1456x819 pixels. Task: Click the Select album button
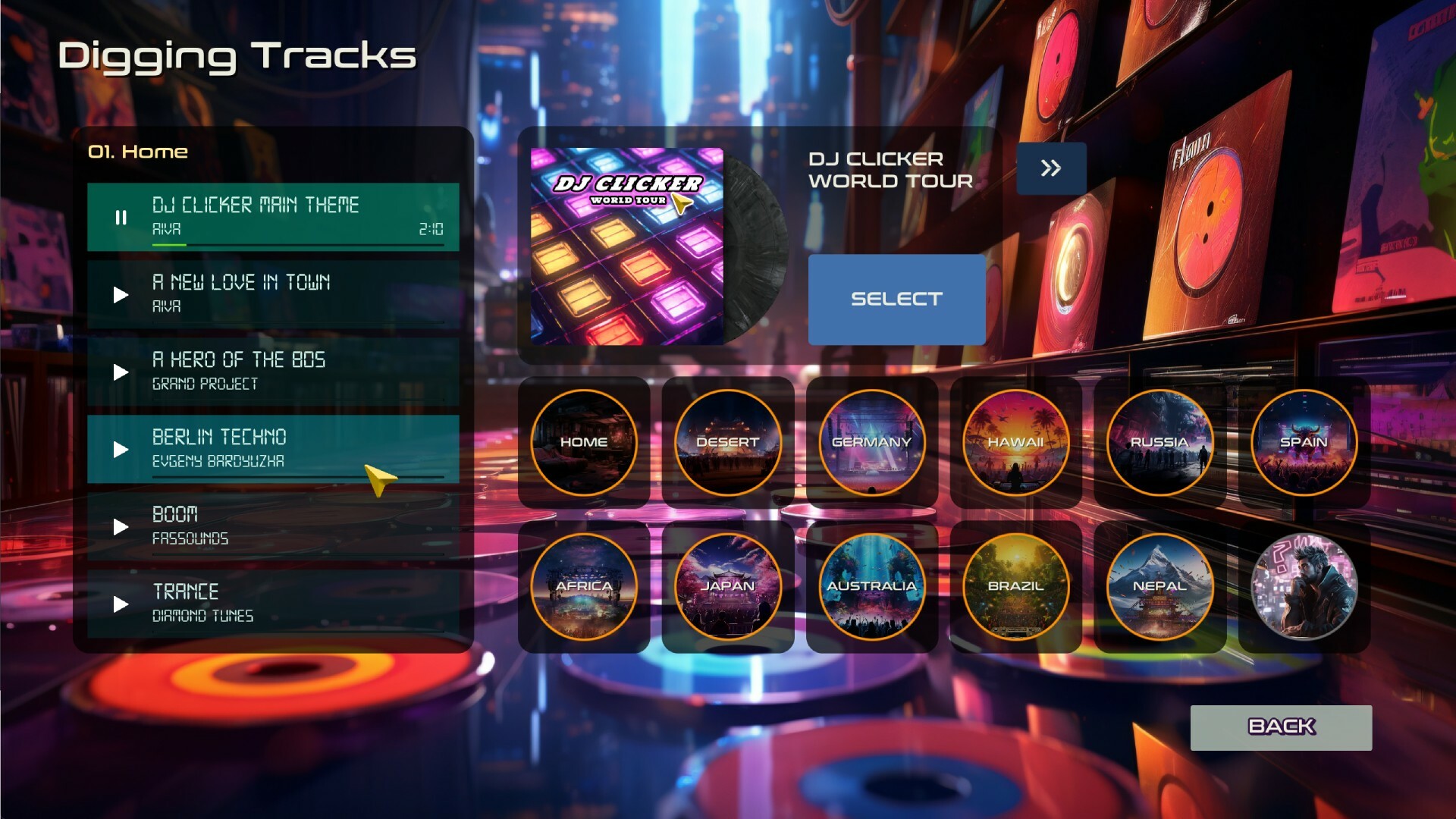(x=896, y=300)
